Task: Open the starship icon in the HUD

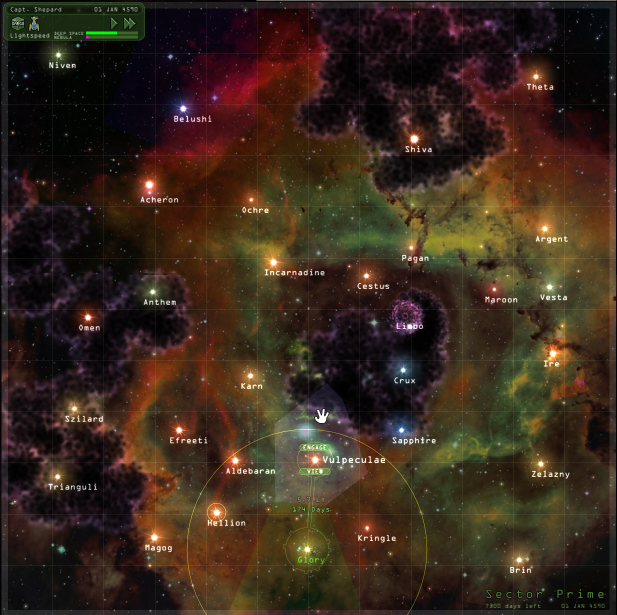Action: 33,22
